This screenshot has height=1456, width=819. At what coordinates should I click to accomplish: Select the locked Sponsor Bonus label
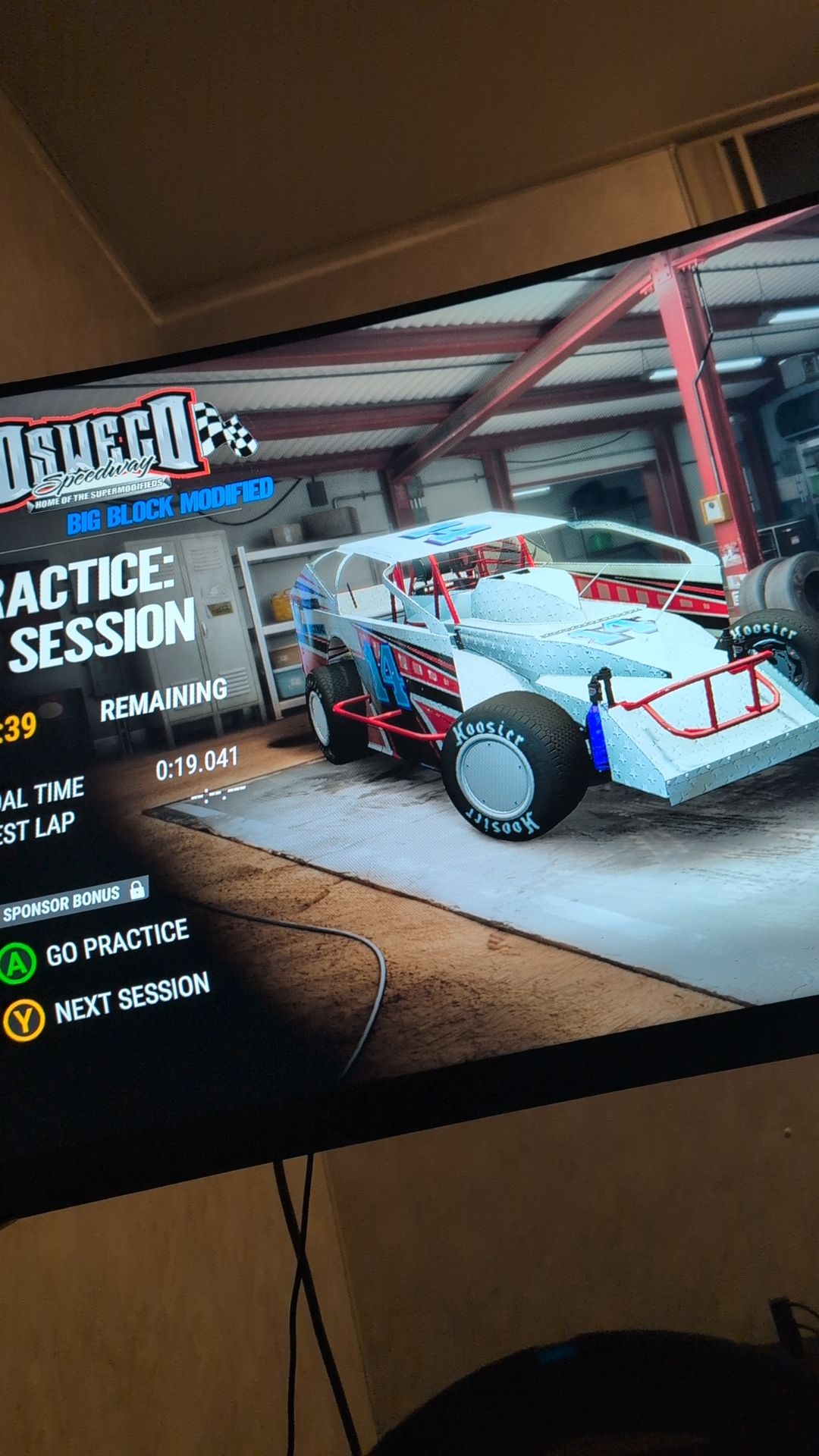click(x=72, y=901)
